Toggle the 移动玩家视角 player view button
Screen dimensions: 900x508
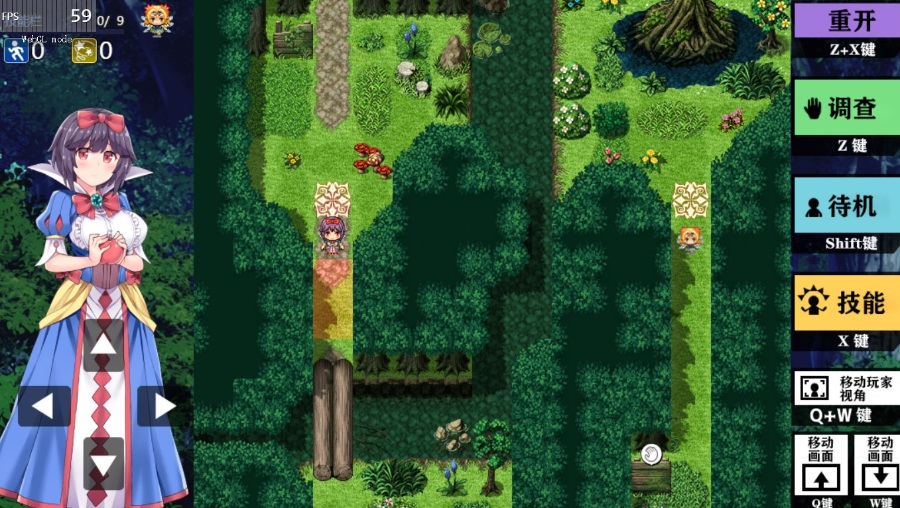tap(845, 387)
